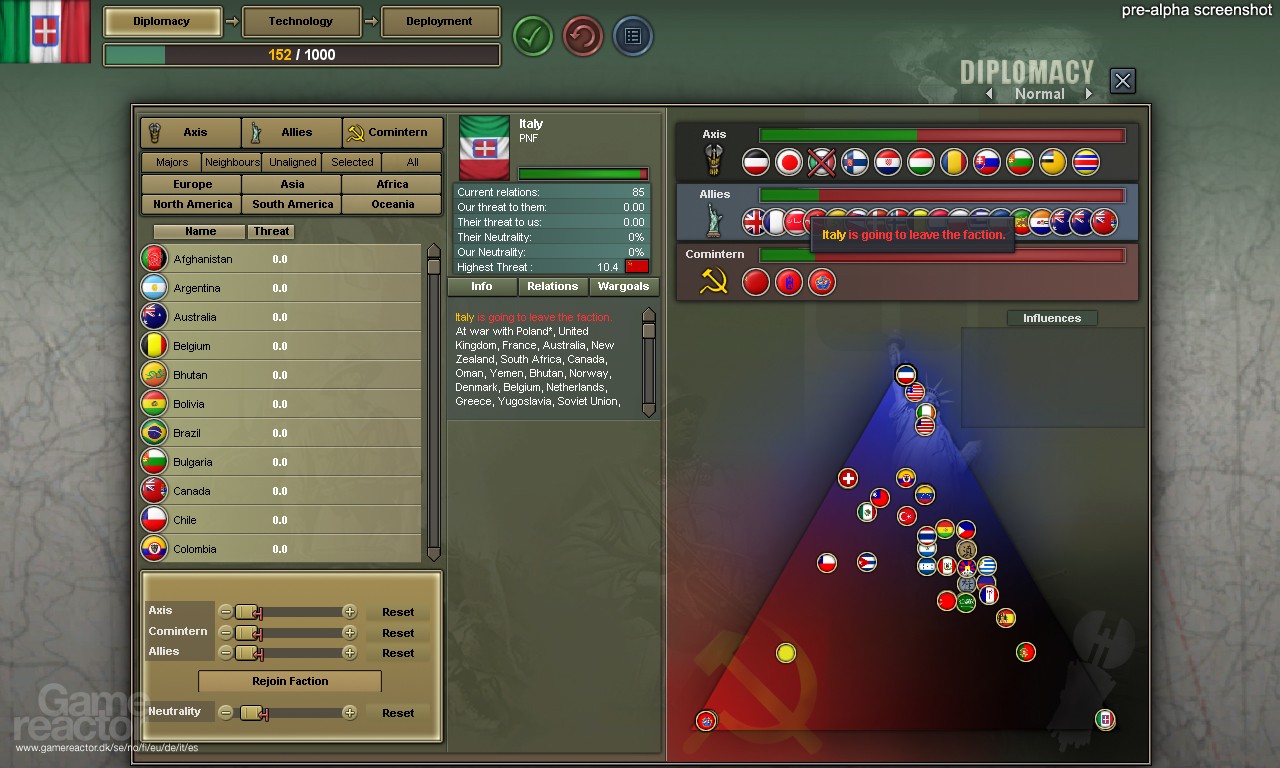The width and height of the screenshot is (1280, 768).
Task: Confirm using the green checkmark button
Action: [532, 36]
